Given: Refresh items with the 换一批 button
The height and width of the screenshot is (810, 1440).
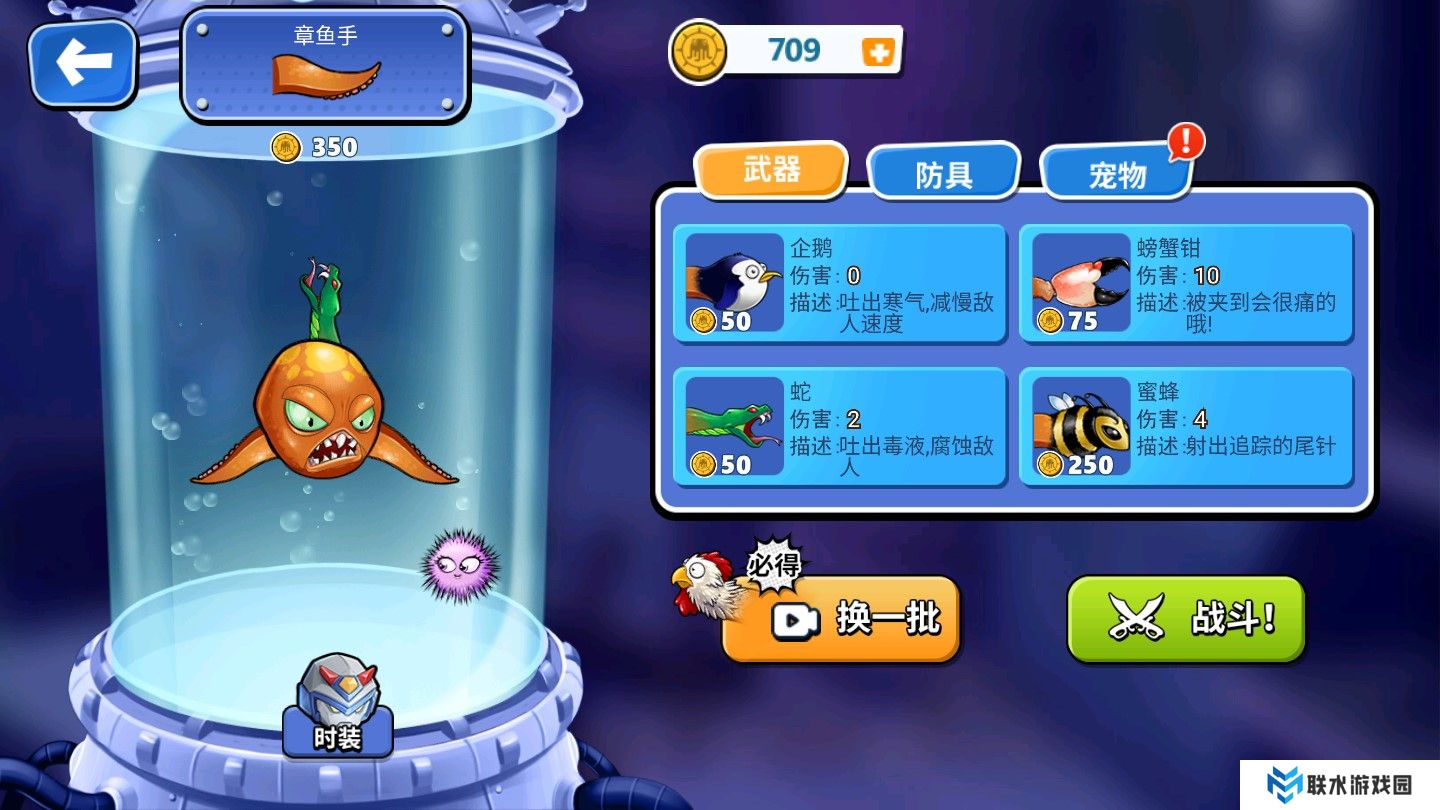Looking at the screenshot, I should point(841,619).
